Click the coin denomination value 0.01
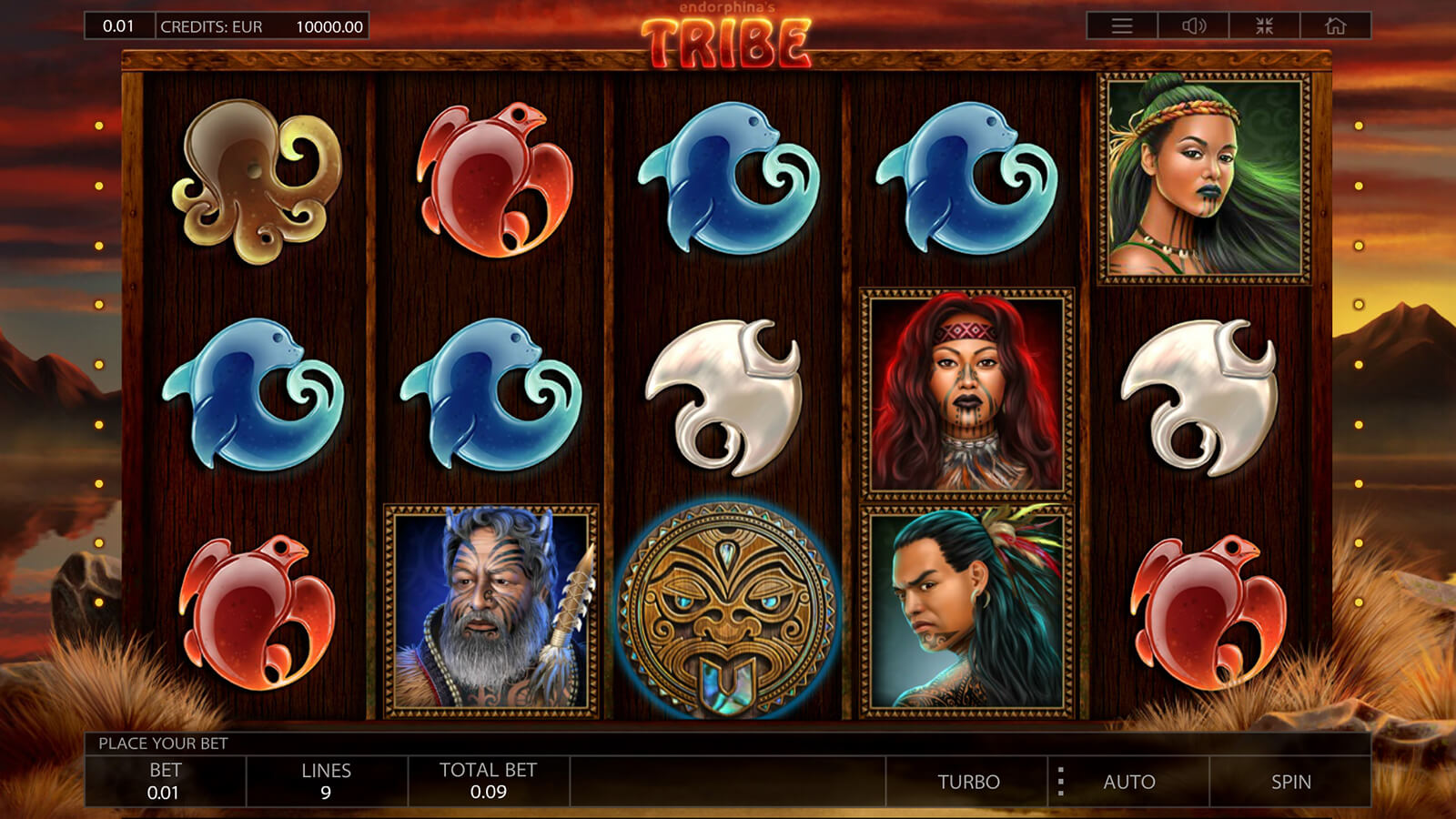The height and width of the screenshot is (819, 1456). click(x=118, y=25)
